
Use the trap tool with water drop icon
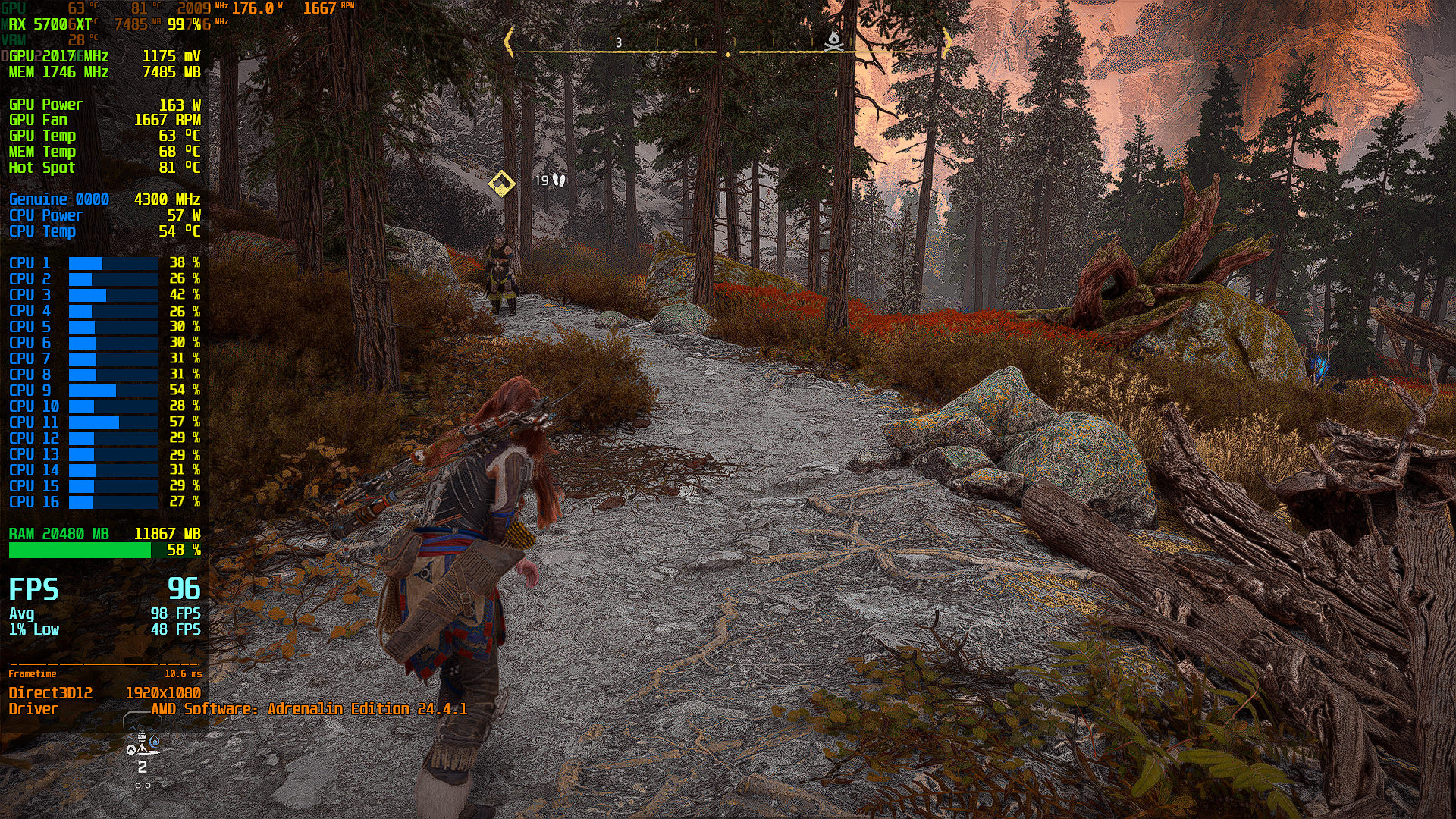143,745
